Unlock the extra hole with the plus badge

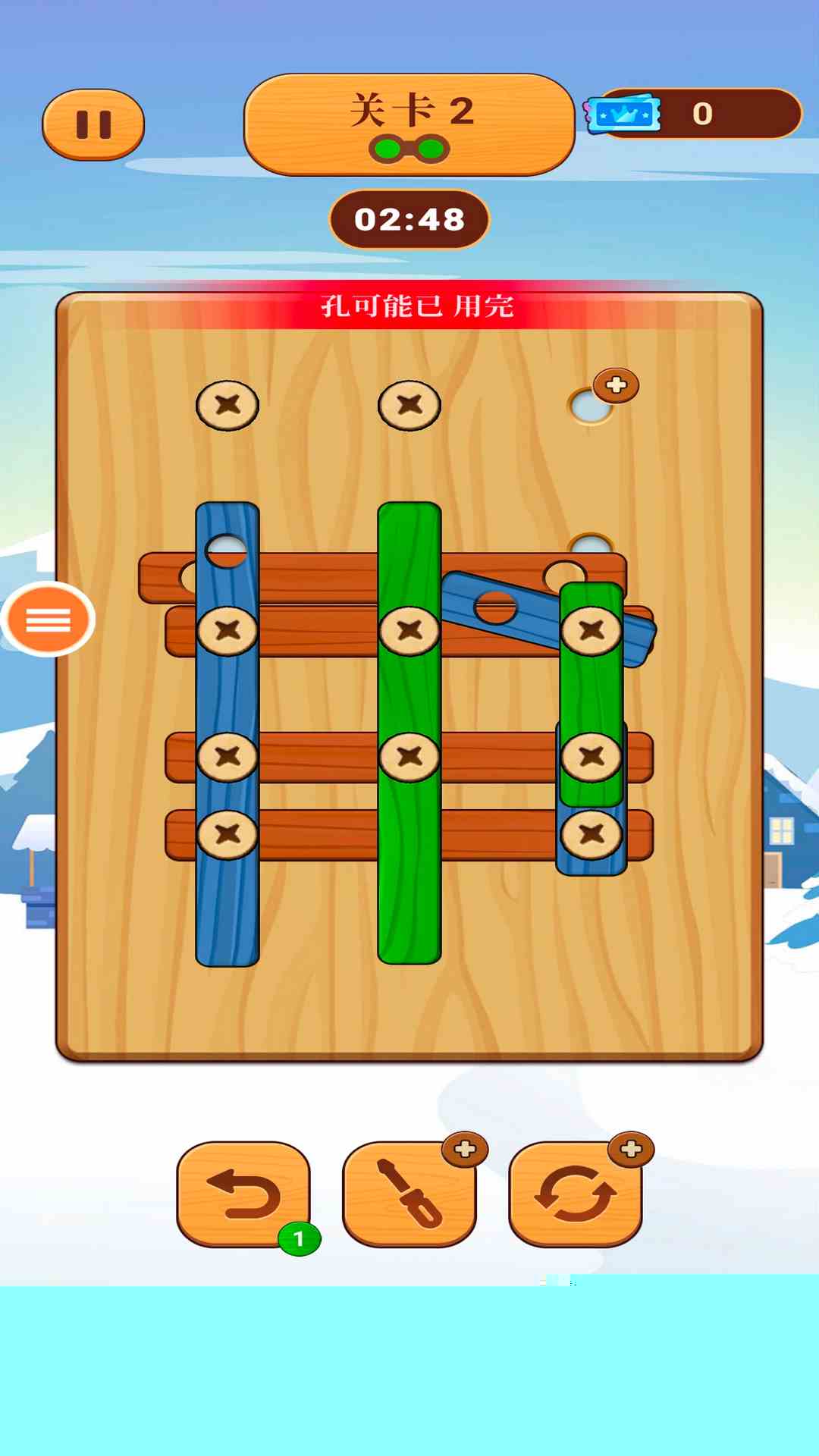coord(615,386)
